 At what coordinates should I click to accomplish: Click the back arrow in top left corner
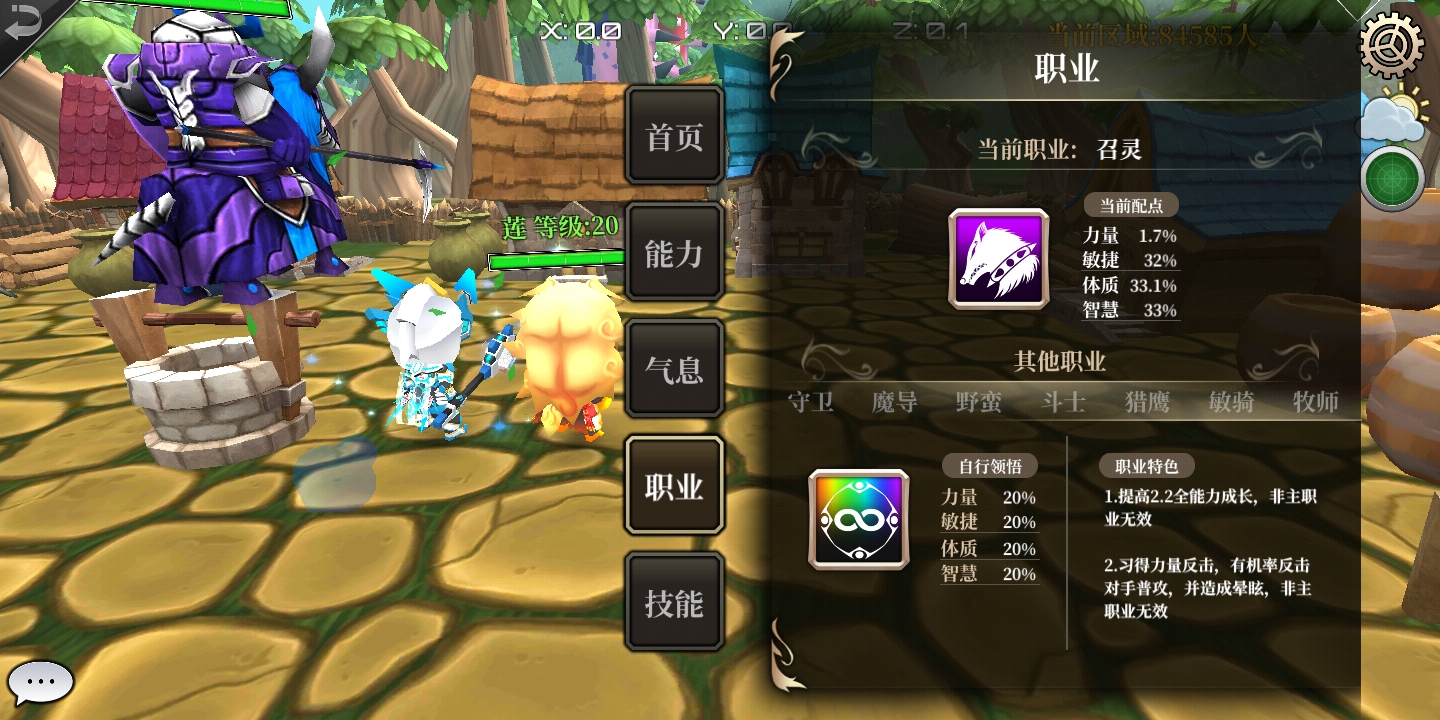pos(22,24)
